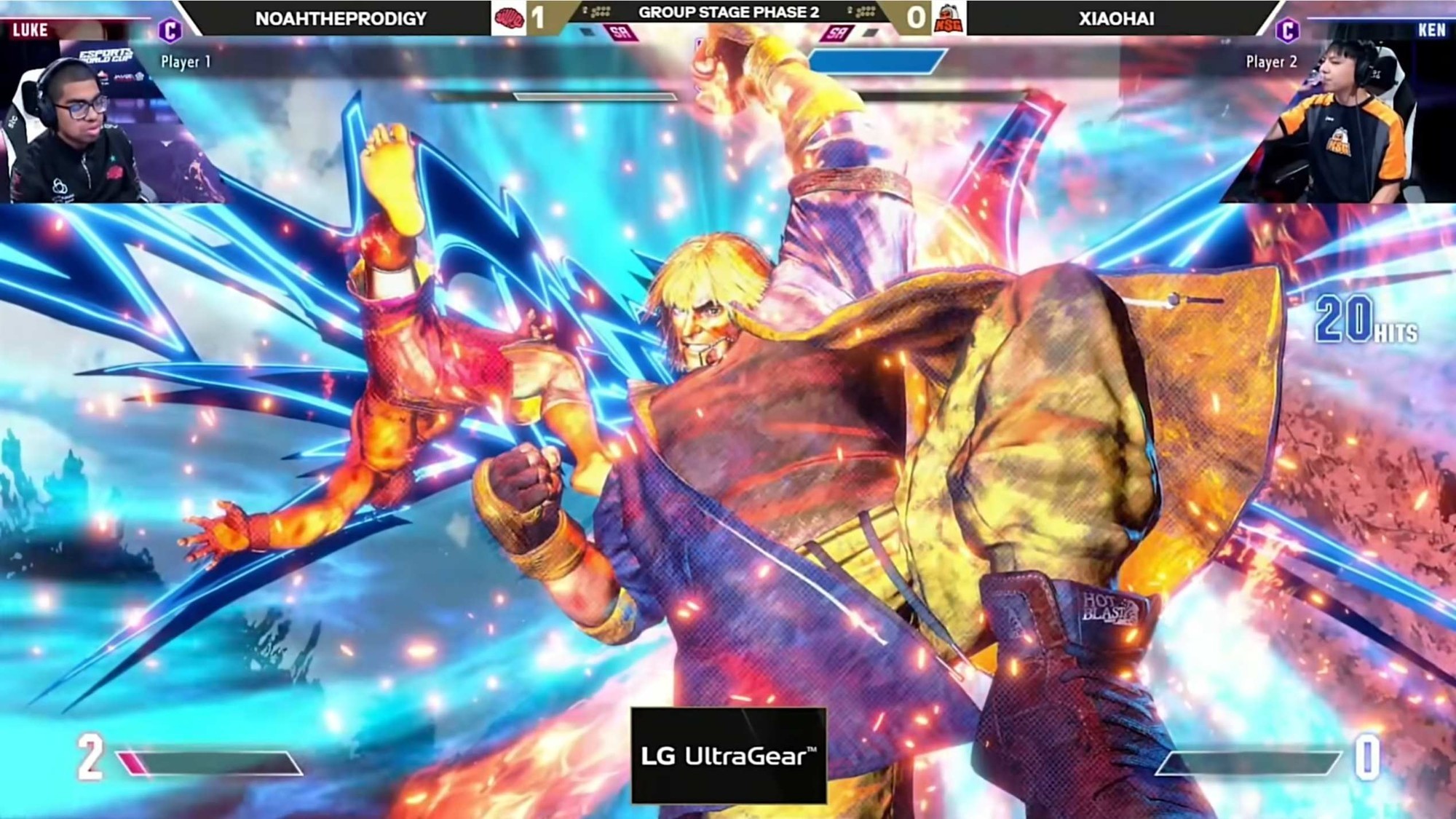This screenshot has height=819, width=1456.
Task: Click the Group Stage Phase 2 header
Action: (x=729, y=12)
